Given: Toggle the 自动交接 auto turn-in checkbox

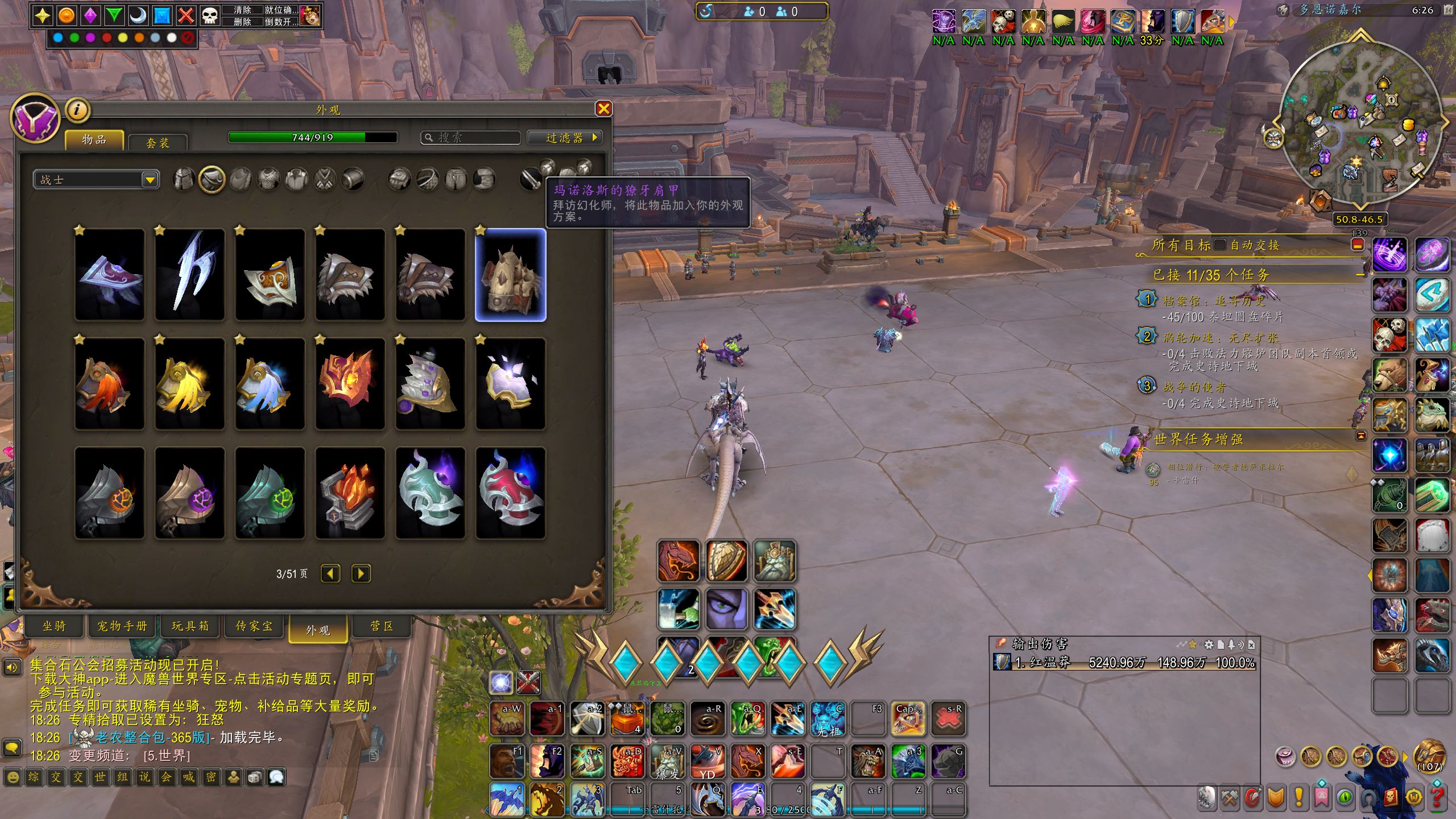Looking at the screenshot, I should 1219,245.
